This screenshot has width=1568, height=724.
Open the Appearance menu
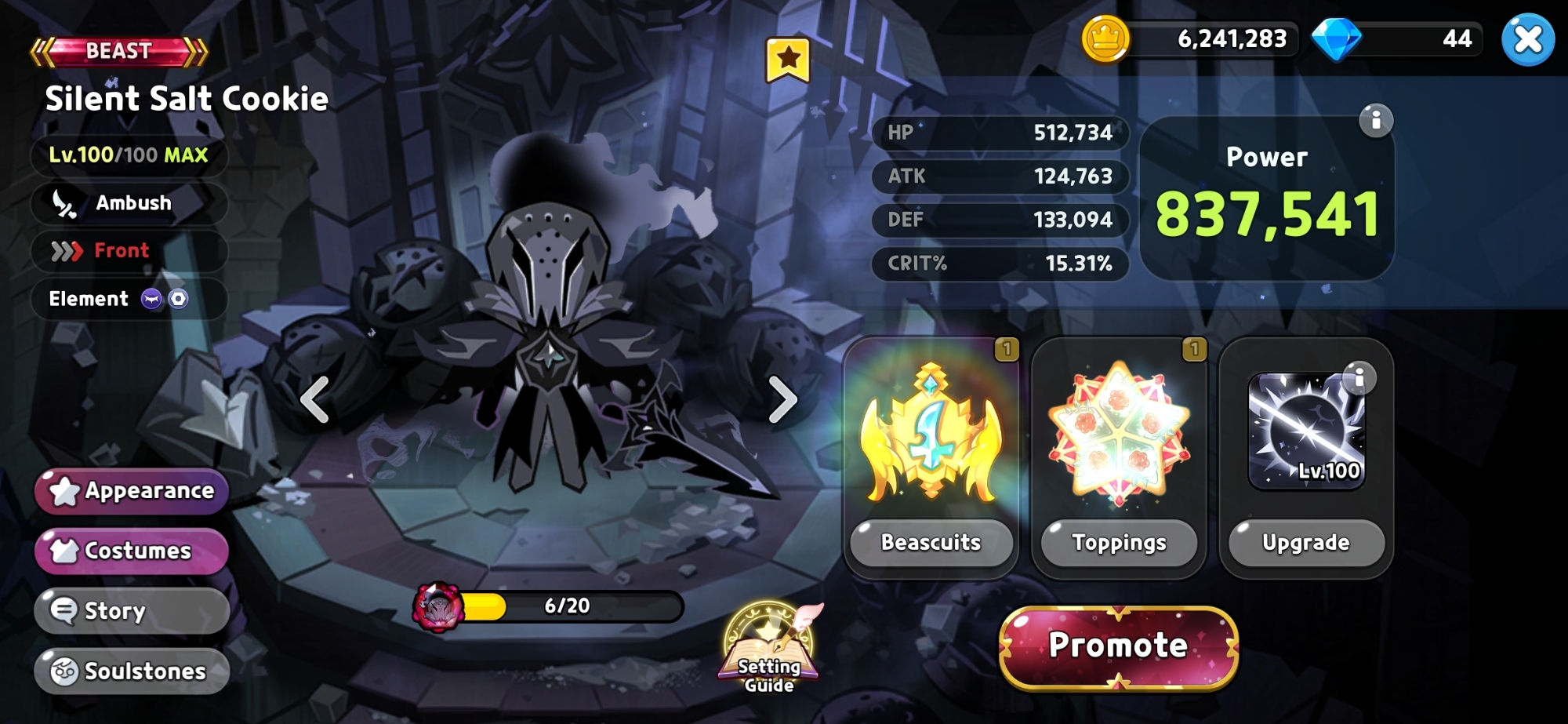[x=132, y=491]
